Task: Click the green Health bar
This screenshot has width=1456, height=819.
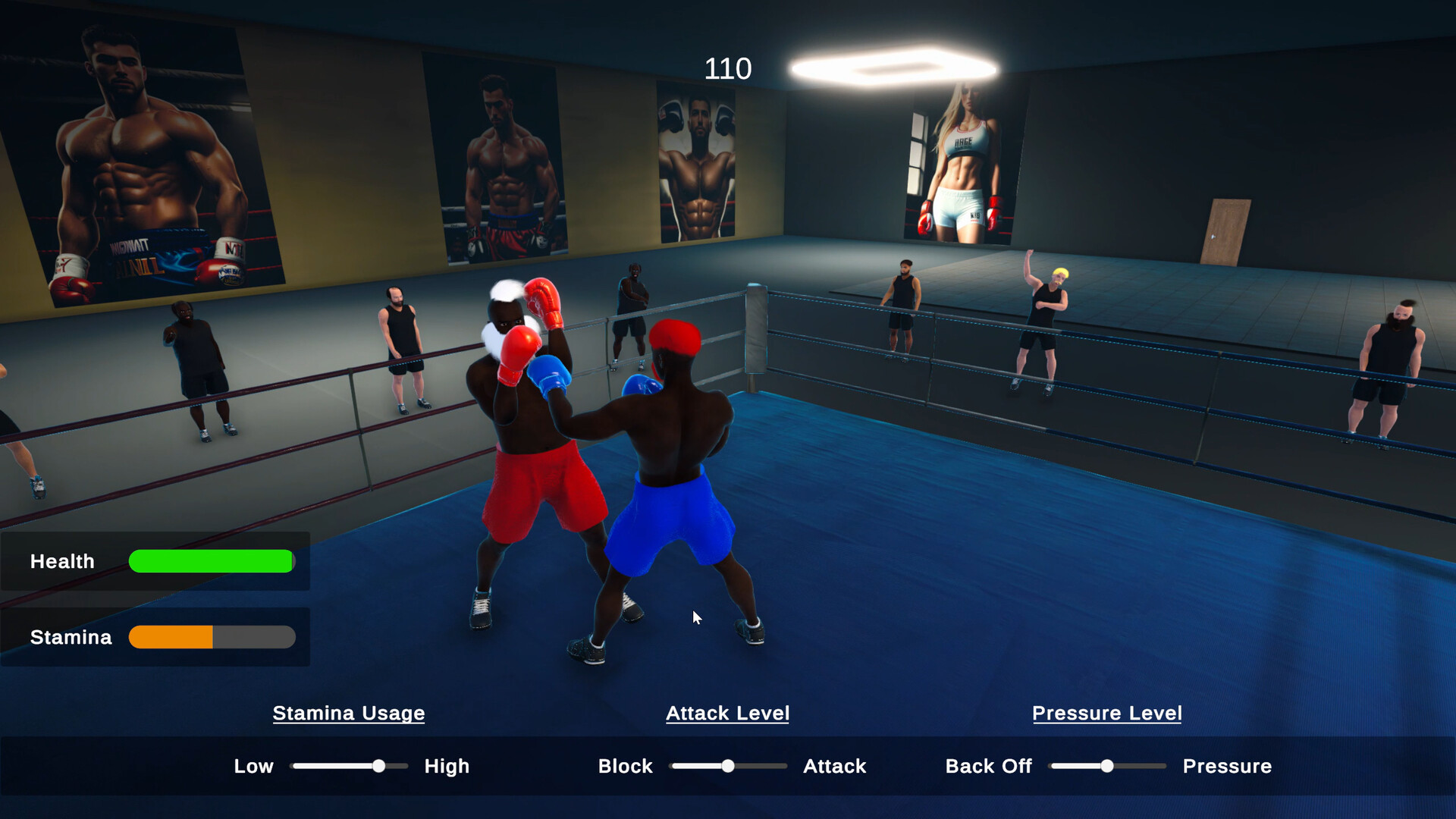Action: click(211, 561)
